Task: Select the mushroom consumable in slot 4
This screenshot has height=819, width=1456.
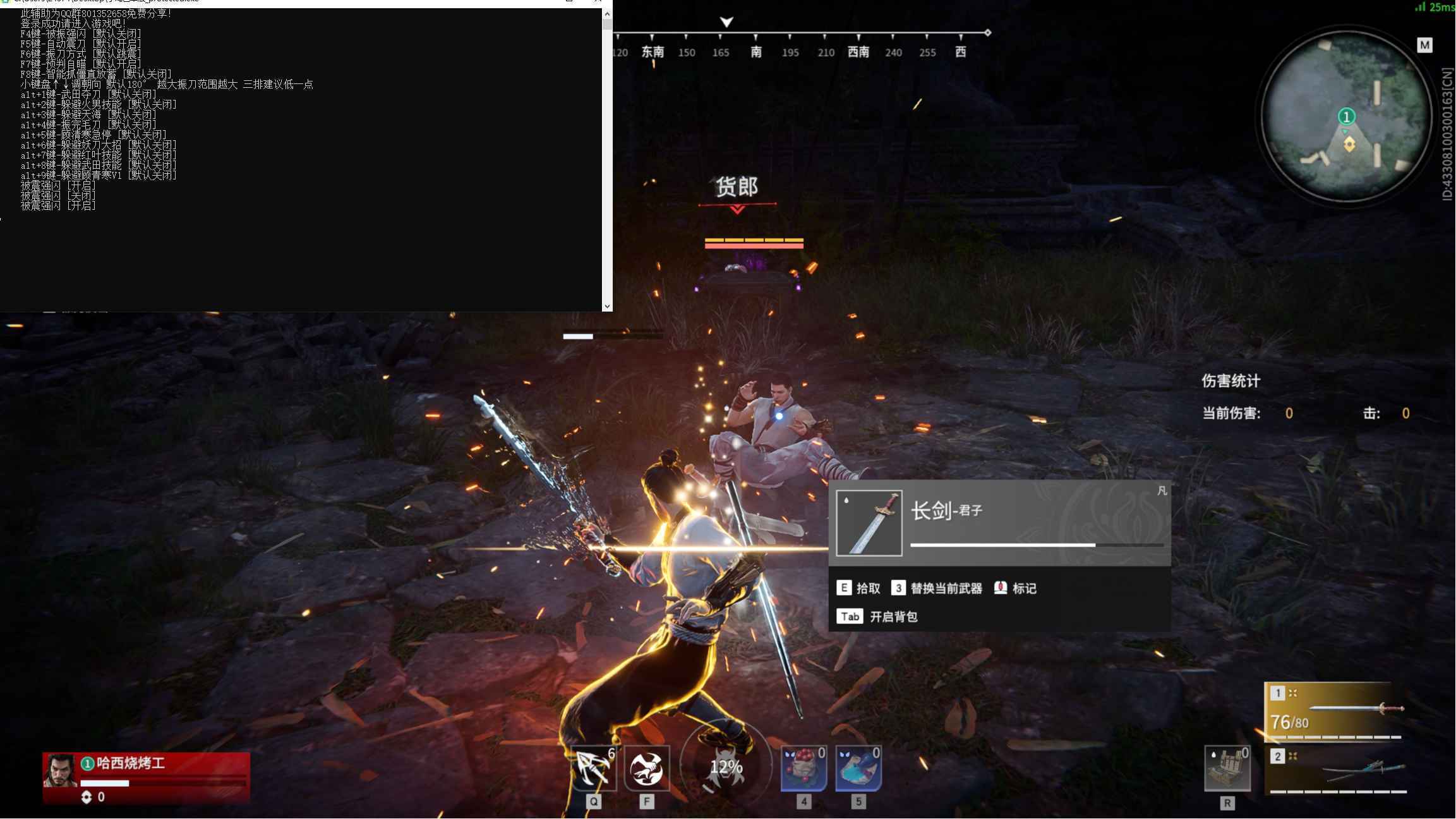Action: tap(803, 768)
